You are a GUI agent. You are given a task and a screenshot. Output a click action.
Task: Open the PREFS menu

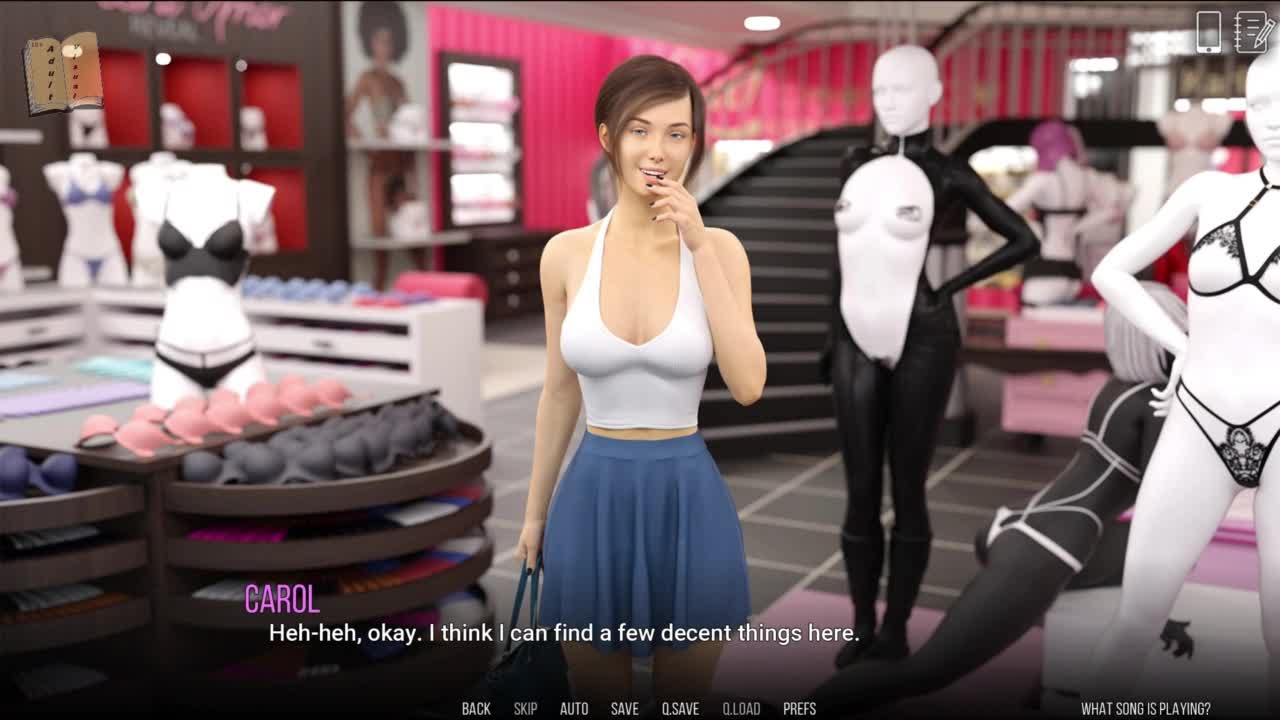click(800, 709)
